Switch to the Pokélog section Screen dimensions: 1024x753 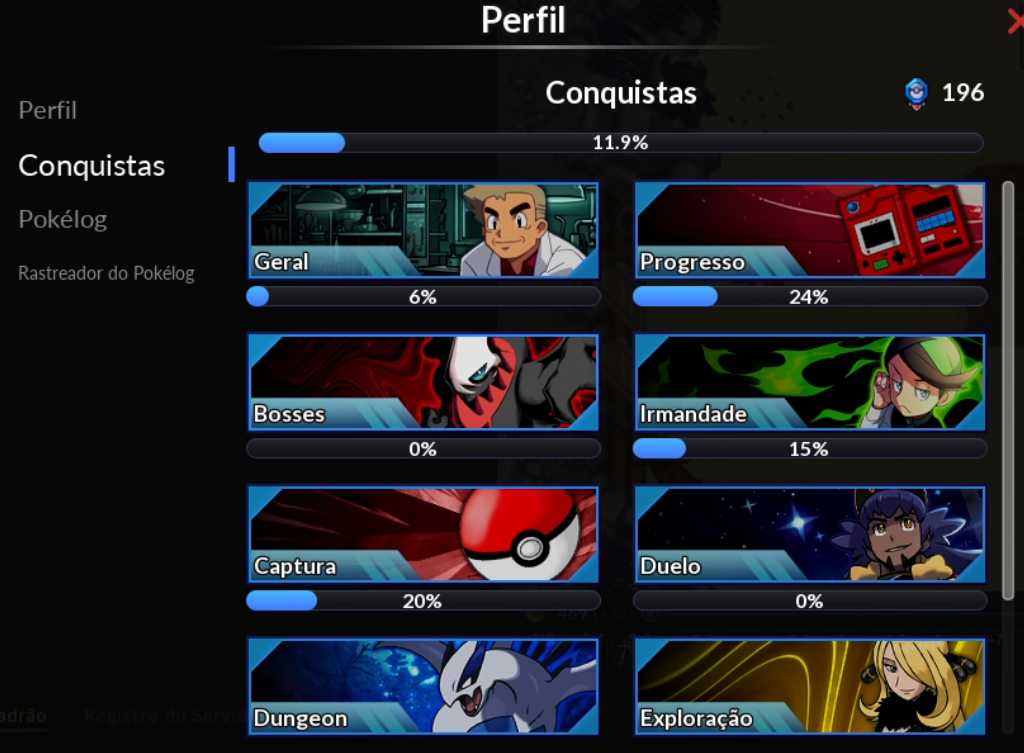click(62, 219)
